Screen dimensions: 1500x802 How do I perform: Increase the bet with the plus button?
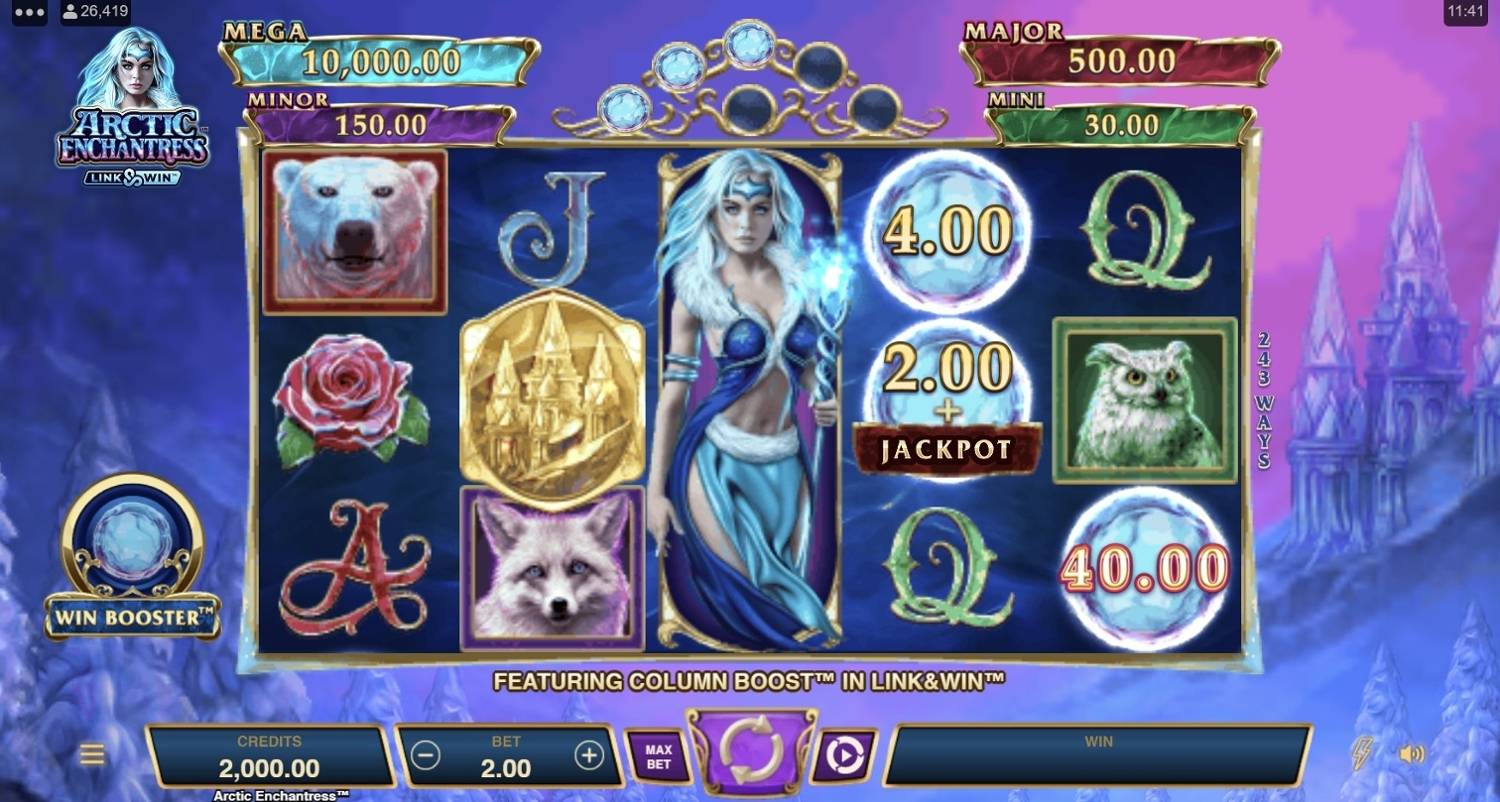pyautogui.click(x=589, y=756)
